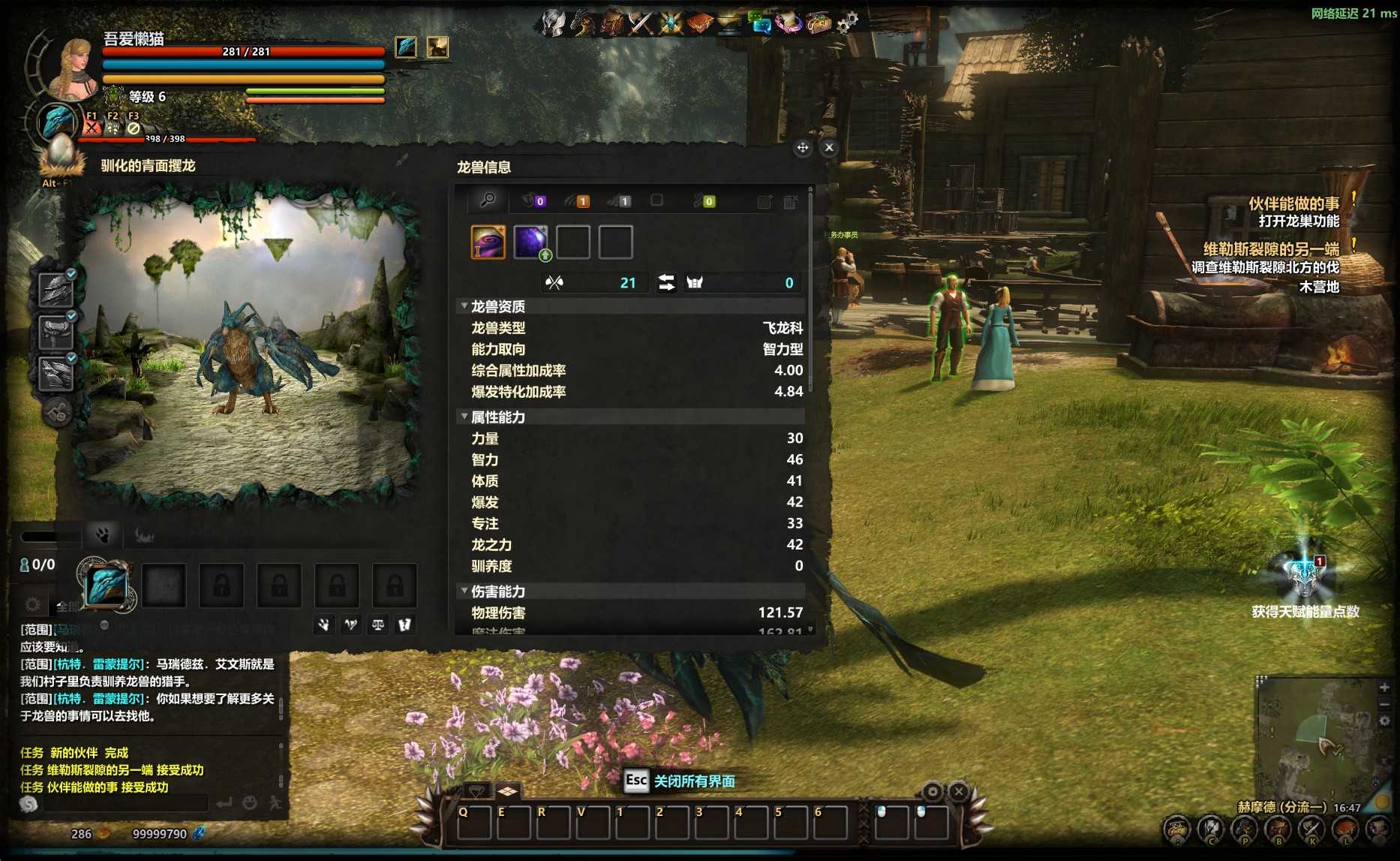Screen dimensions: 1400x861
Task: Open the treasure chest shop icon
Action: click(x=819, y=24)
